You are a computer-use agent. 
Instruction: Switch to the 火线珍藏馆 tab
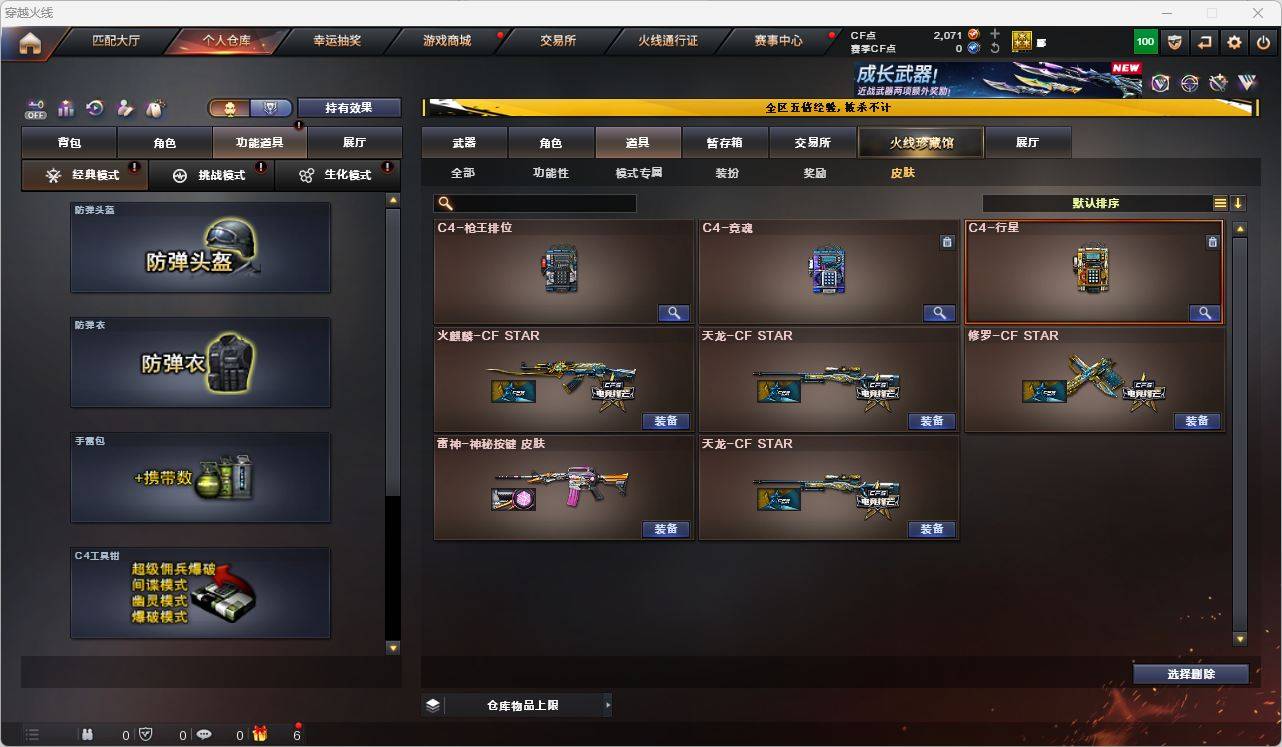pos(921,142)
